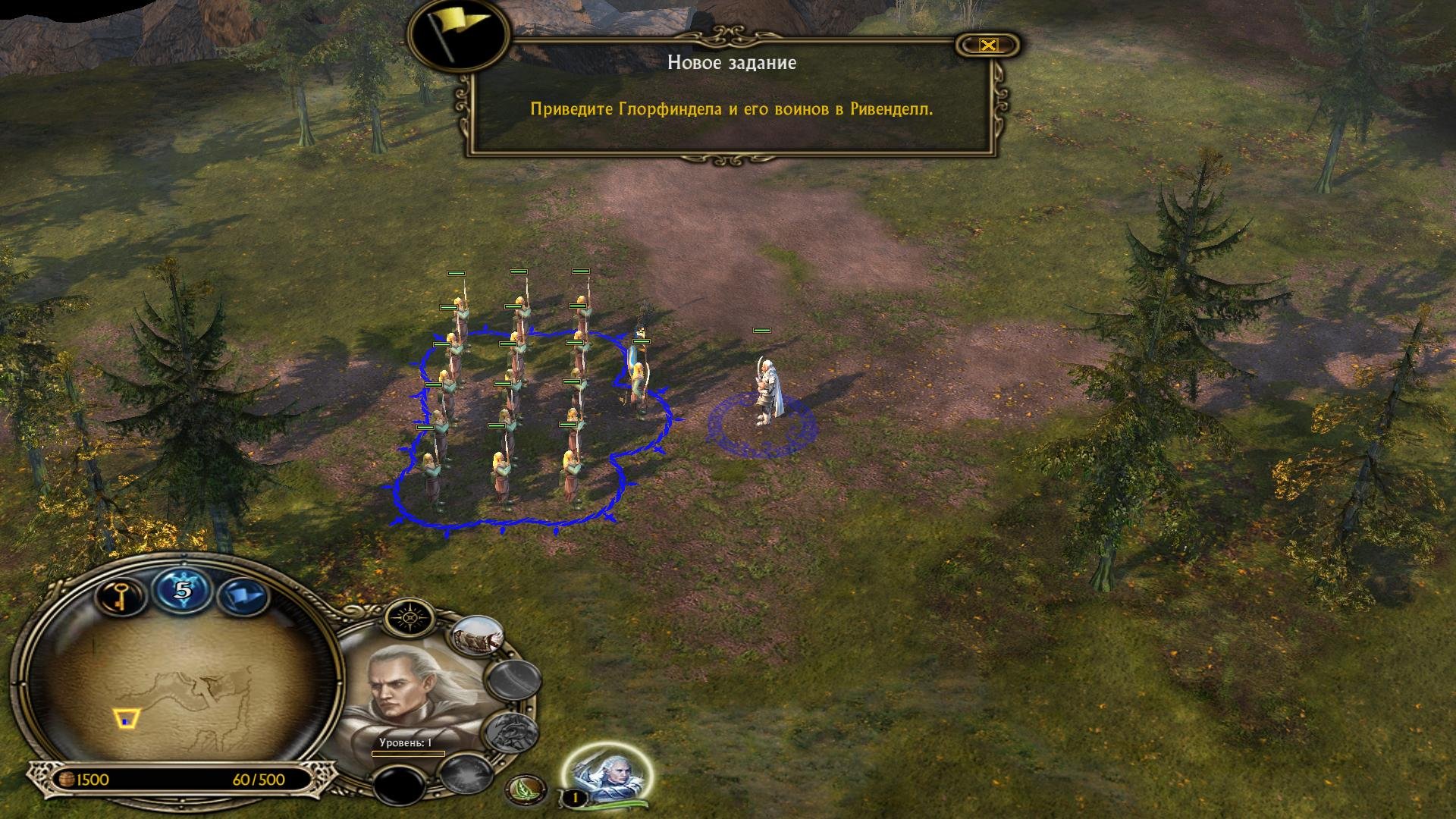The image size is (1456, 819).
Task: Select the Glorfindel hero icon with glowing ring
Action: click(x=607, y=772)
